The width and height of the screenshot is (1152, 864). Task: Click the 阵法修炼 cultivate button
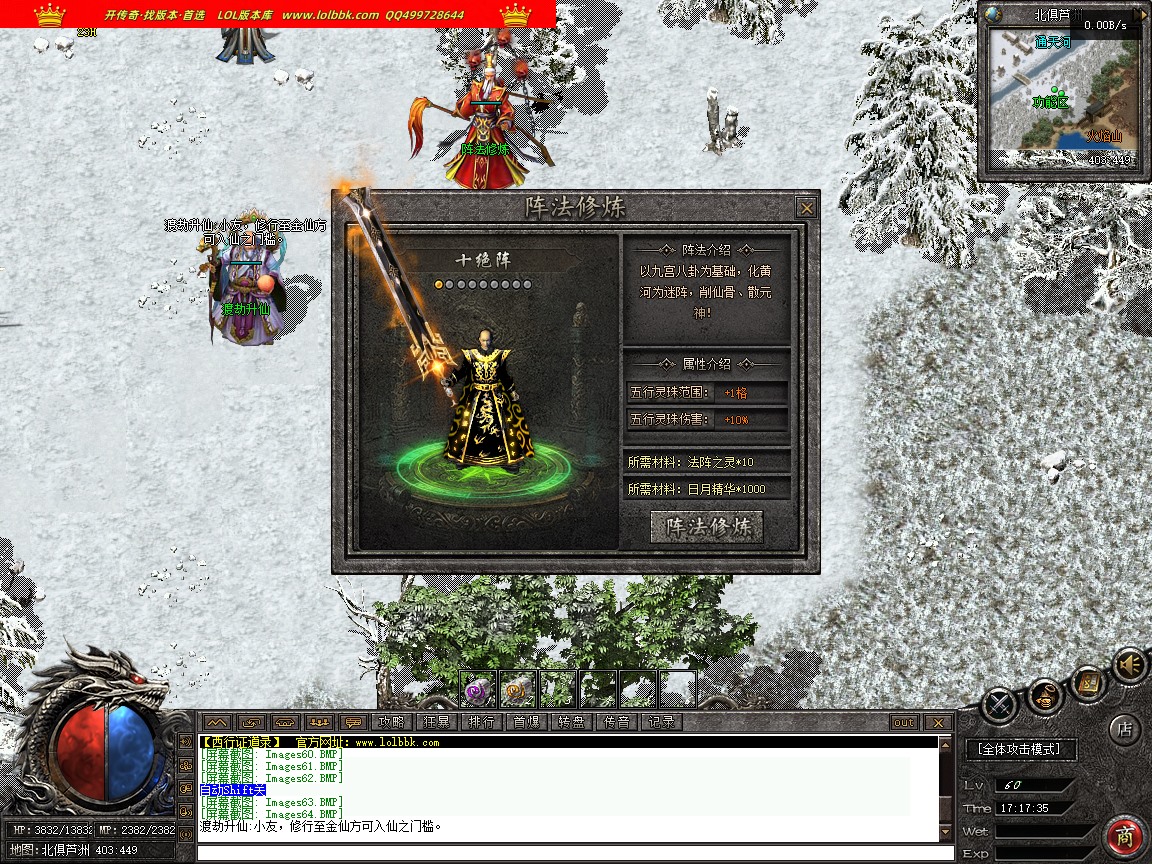pos(707,527)
